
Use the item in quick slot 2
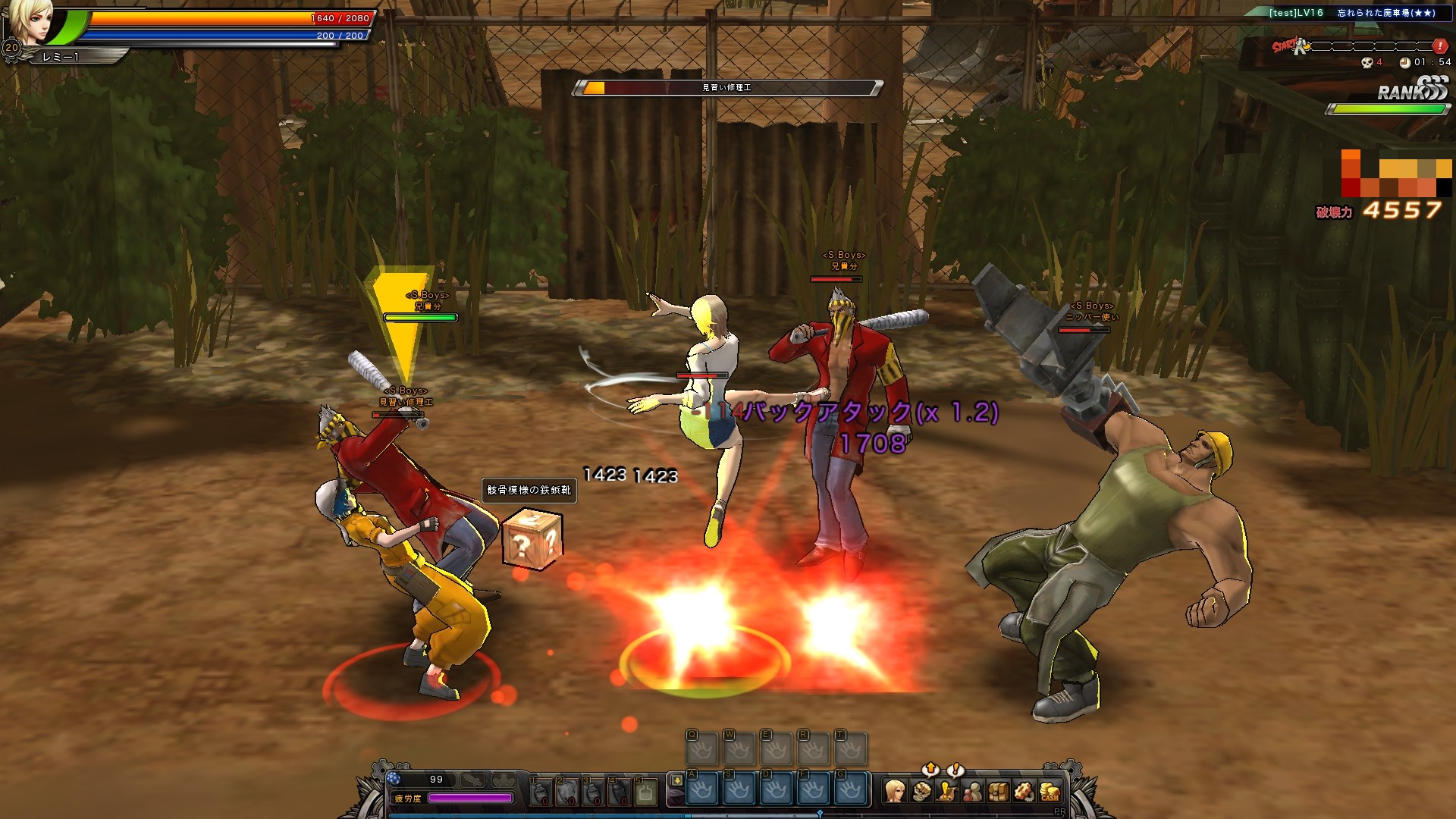tap(566, 792)
